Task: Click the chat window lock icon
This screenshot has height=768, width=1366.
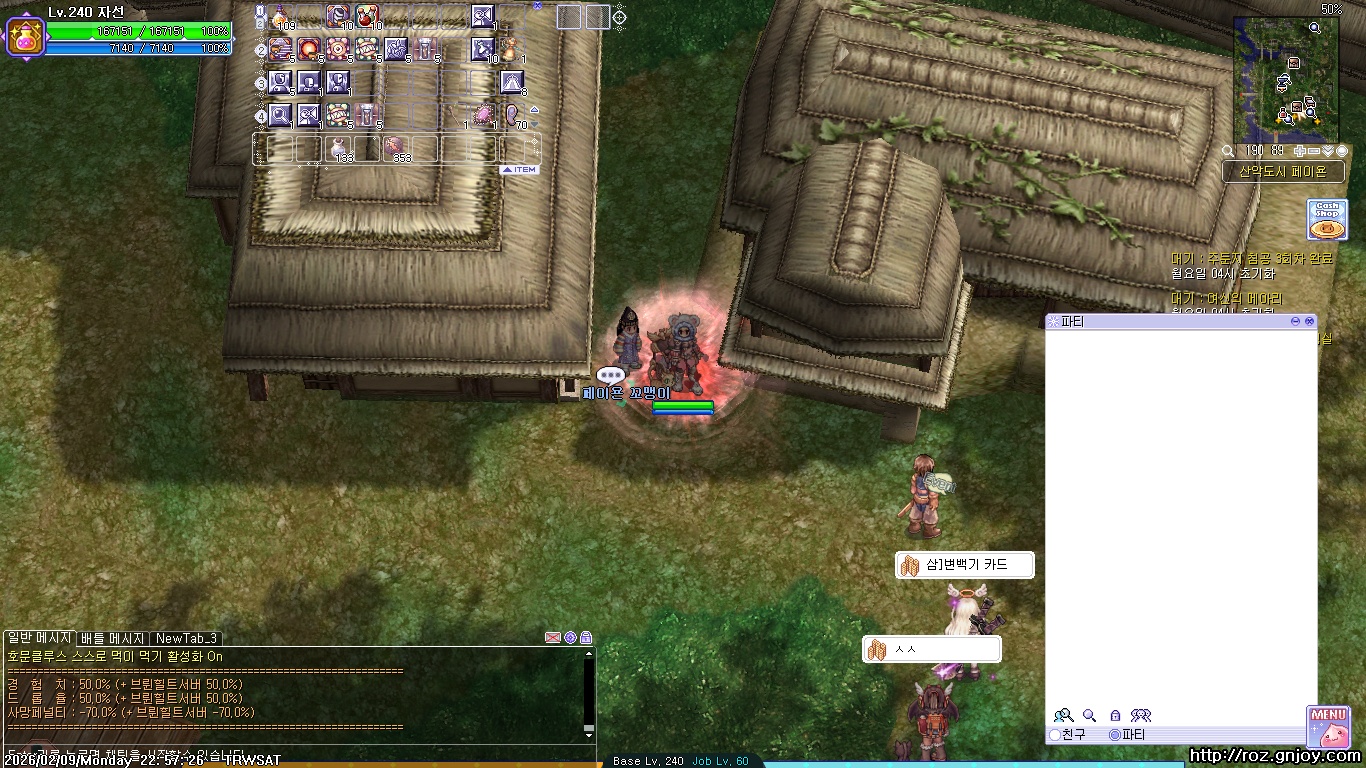Action: (x=586, y=638)
